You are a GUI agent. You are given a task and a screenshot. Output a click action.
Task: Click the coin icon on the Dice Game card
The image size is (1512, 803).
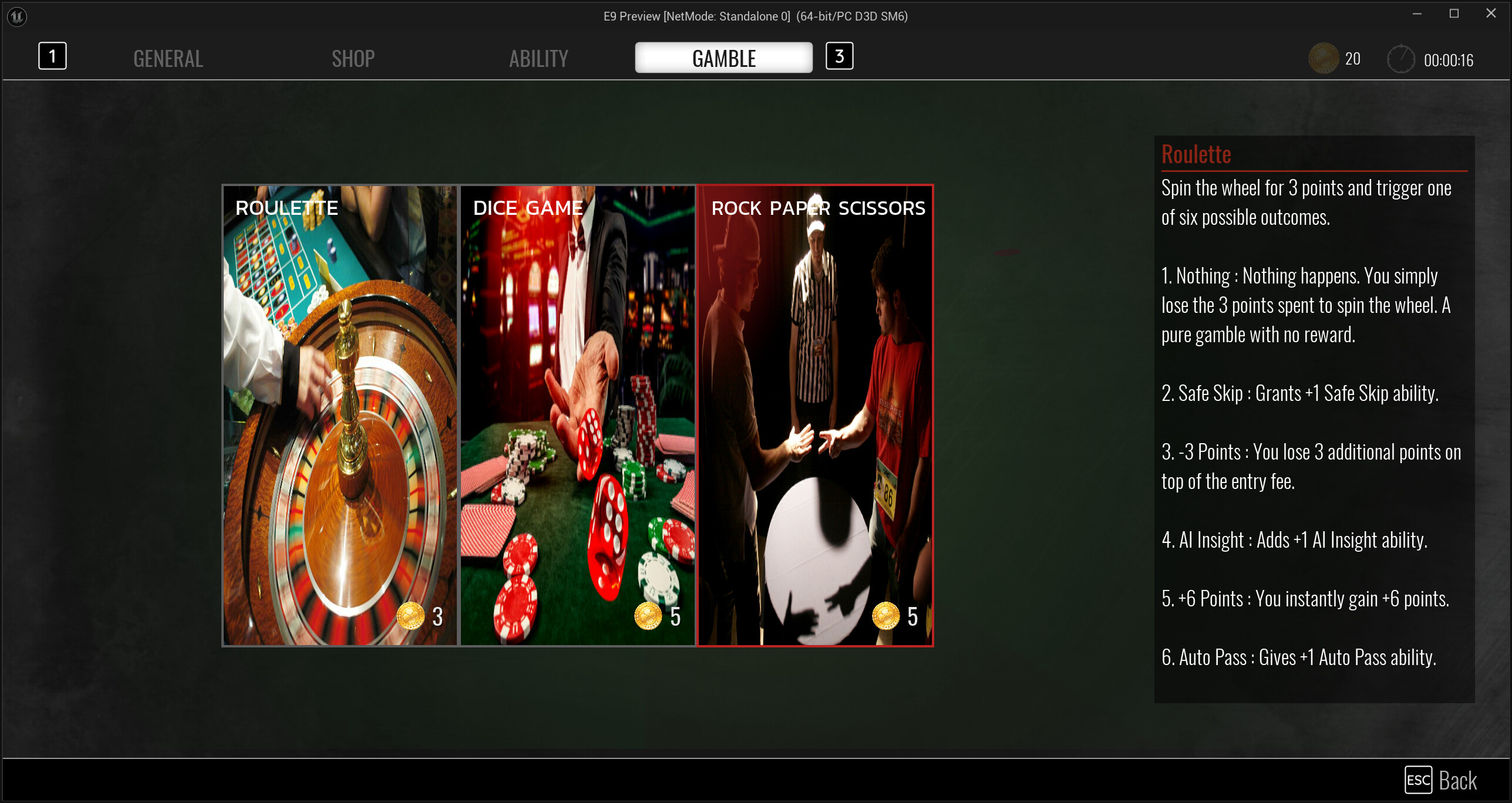point(649,616)
